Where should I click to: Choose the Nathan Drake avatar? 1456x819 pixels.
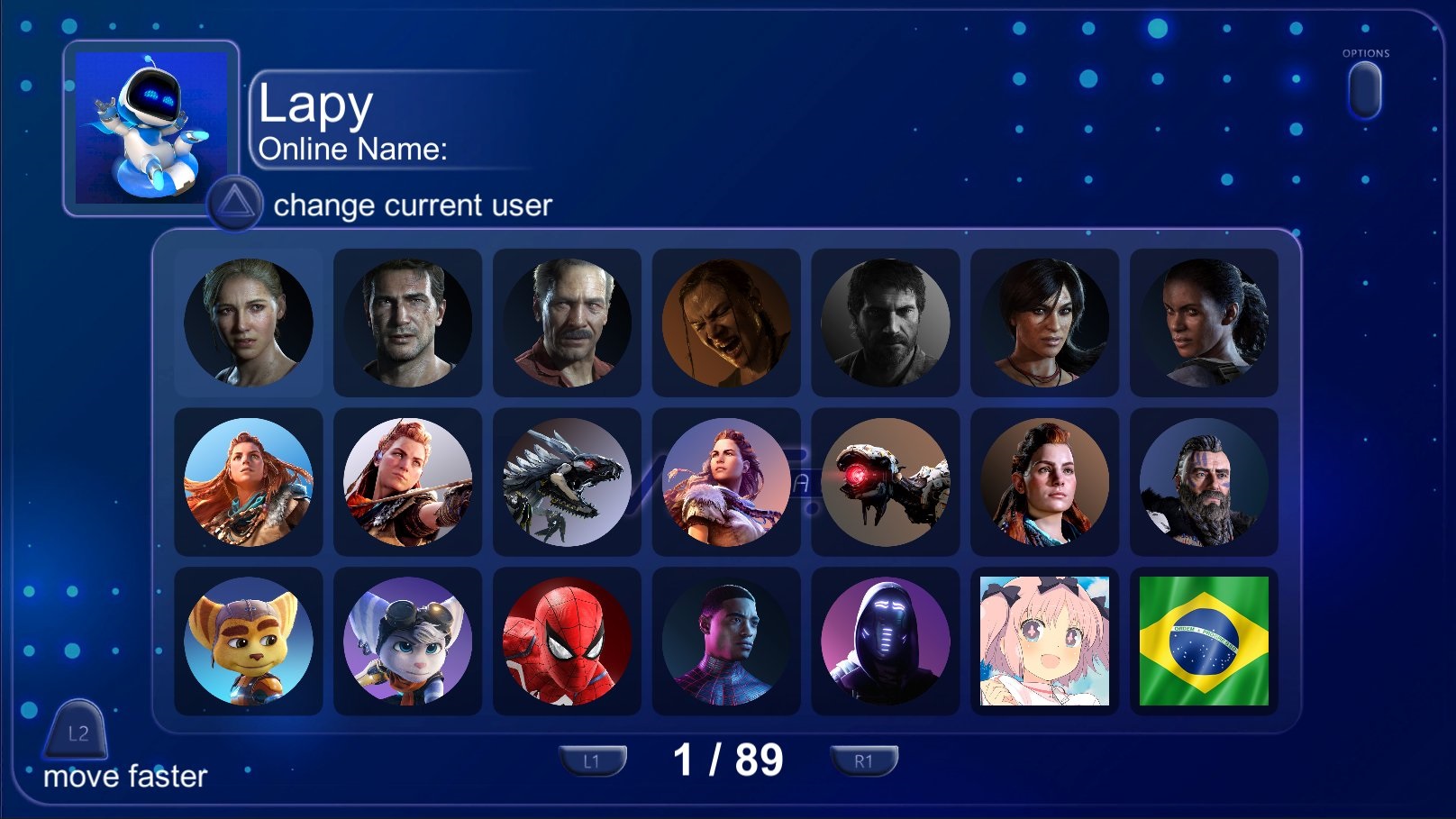pos(407,323)
